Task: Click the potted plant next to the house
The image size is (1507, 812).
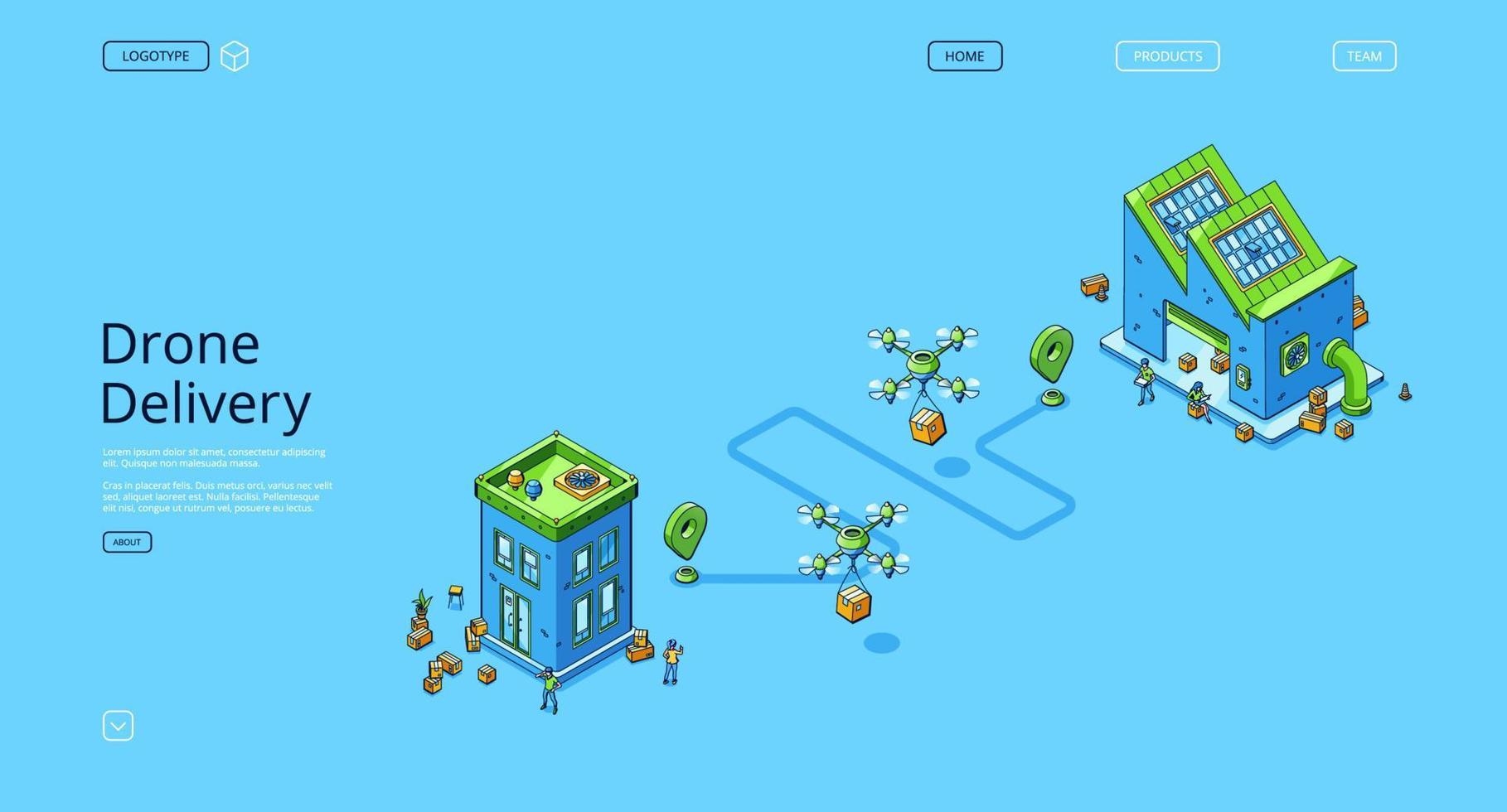Action: coord(423,605)
